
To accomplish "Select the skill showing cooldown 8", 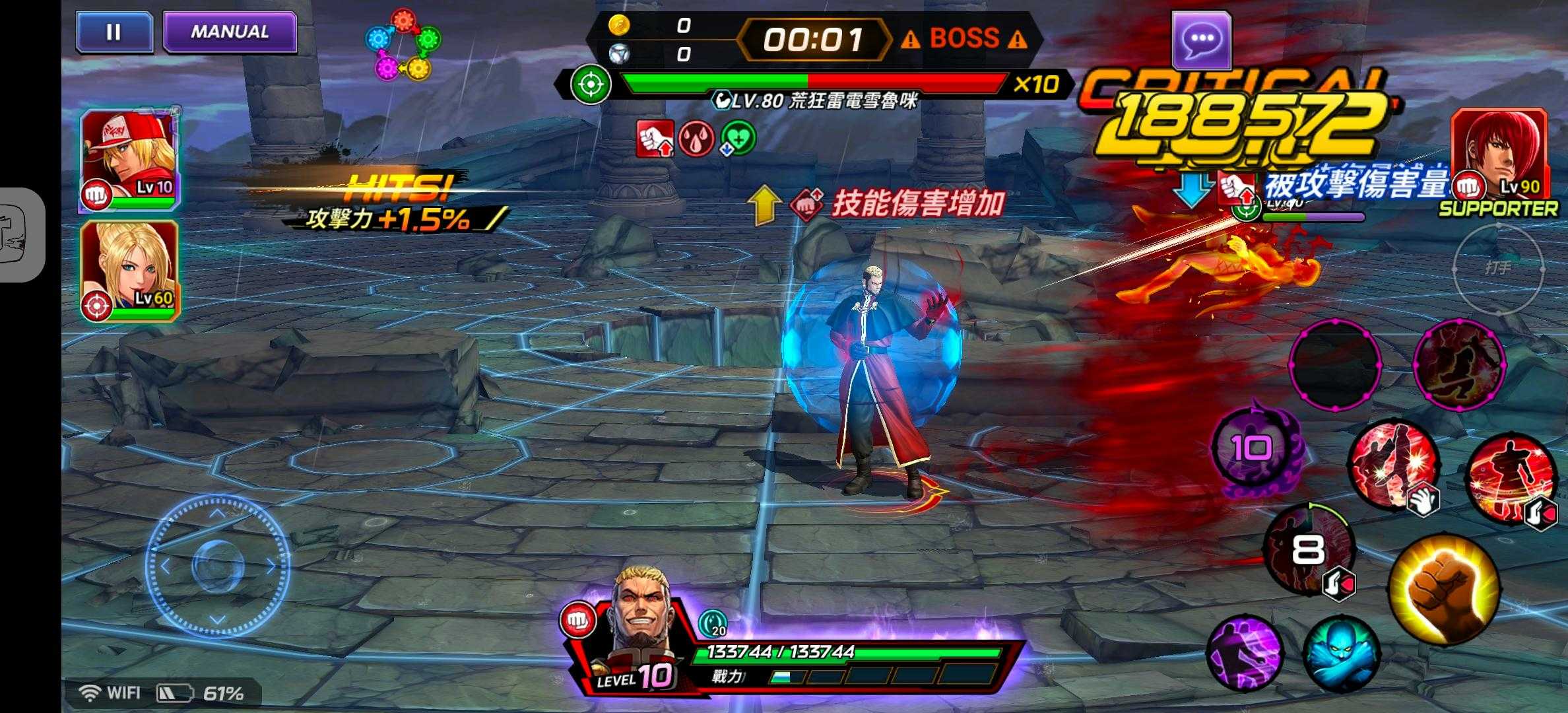I will coord(1308,549).
